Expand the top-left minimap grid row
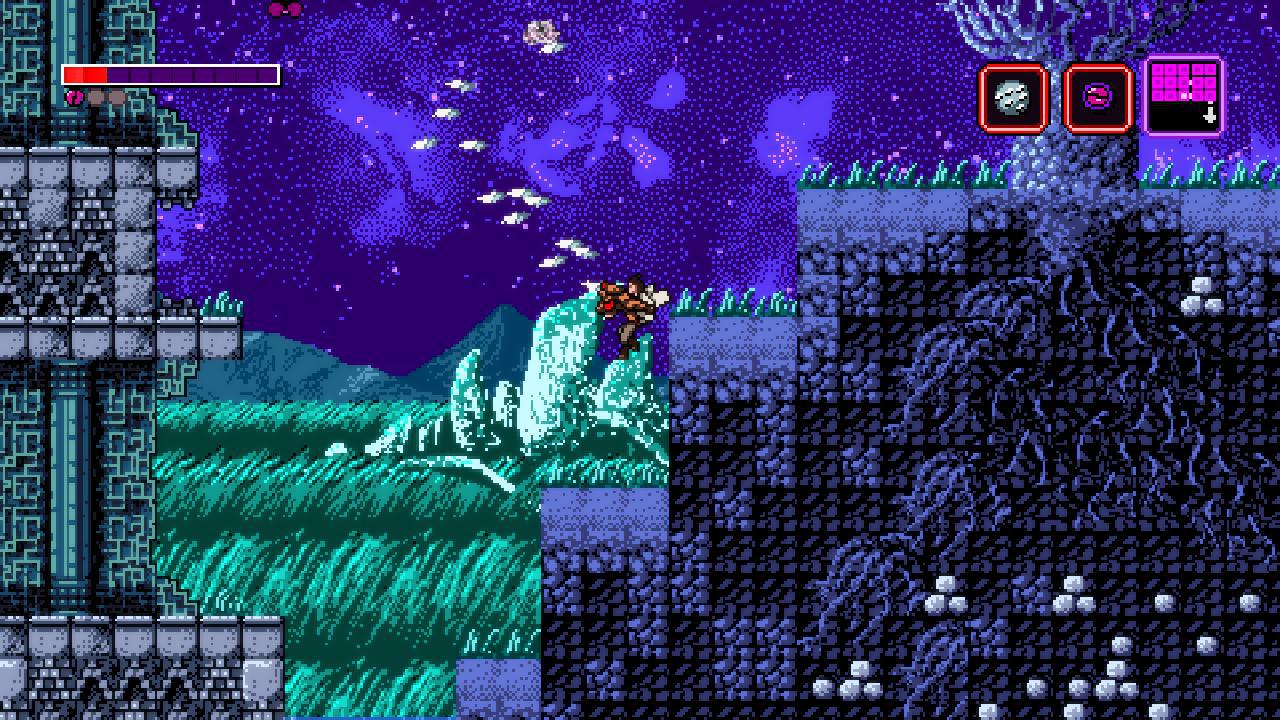The width and height of the screenshot is (1280, 720). coord(1160,70)
